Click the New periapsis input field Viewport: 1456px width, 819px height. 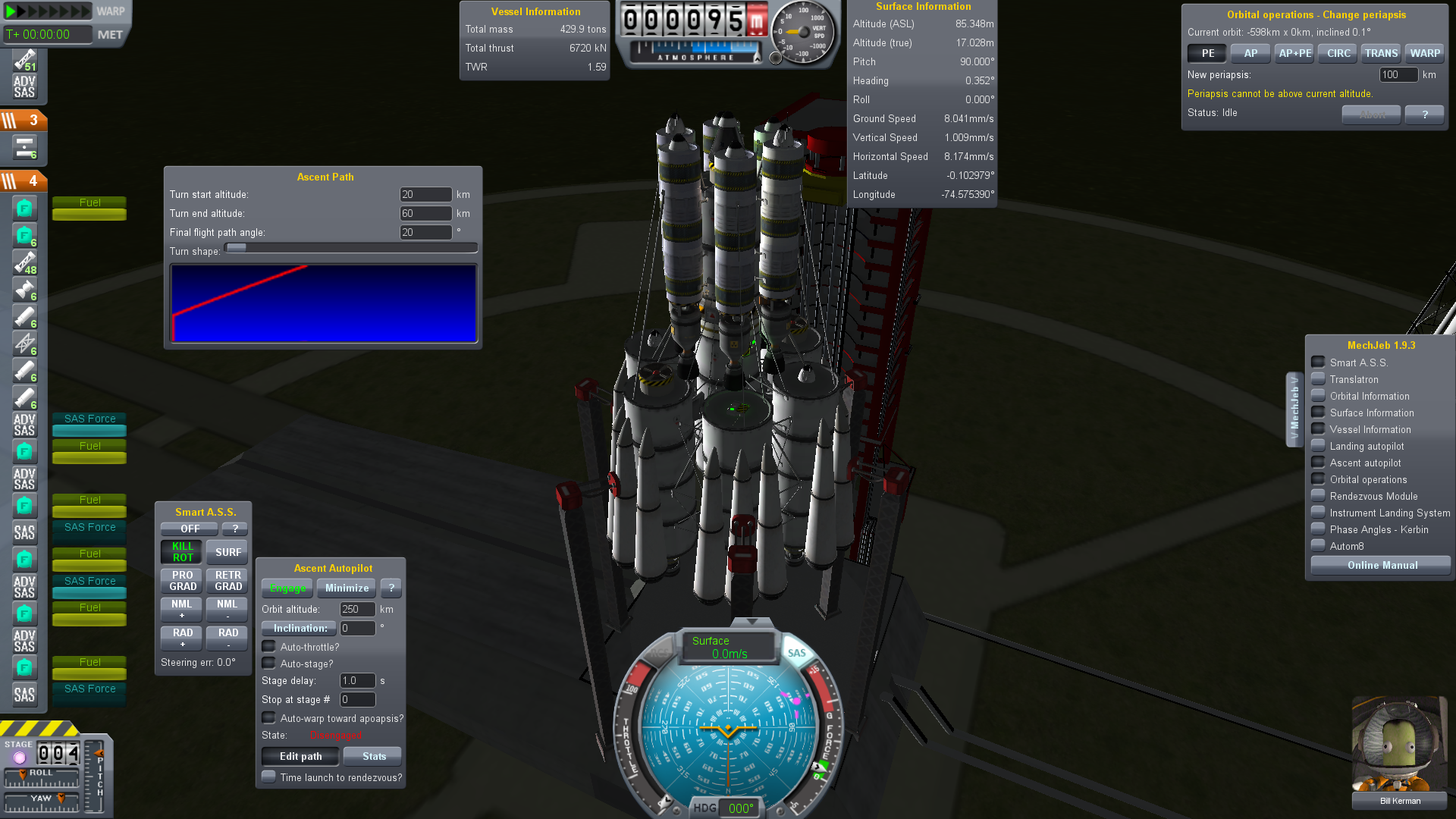[1398, 75]
